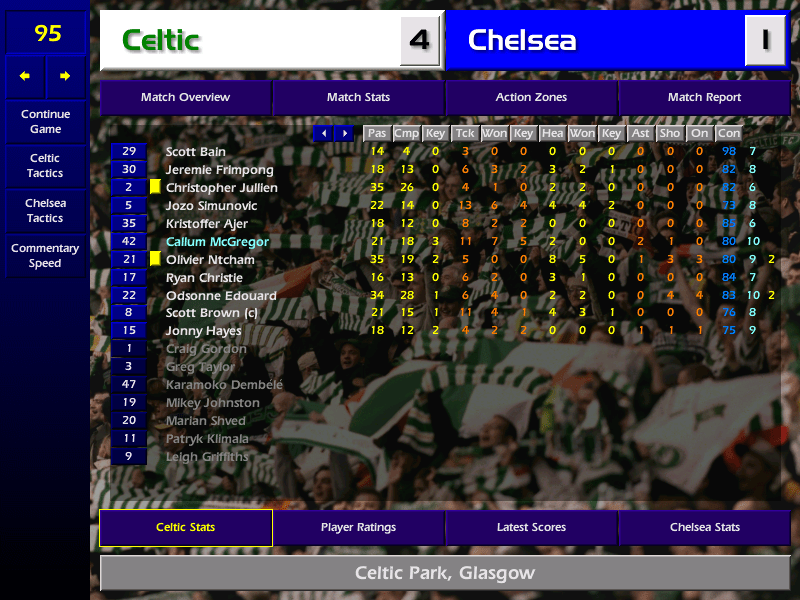Select the Celtic Stats tab
The image size is (800, 600).
[185, 527]
